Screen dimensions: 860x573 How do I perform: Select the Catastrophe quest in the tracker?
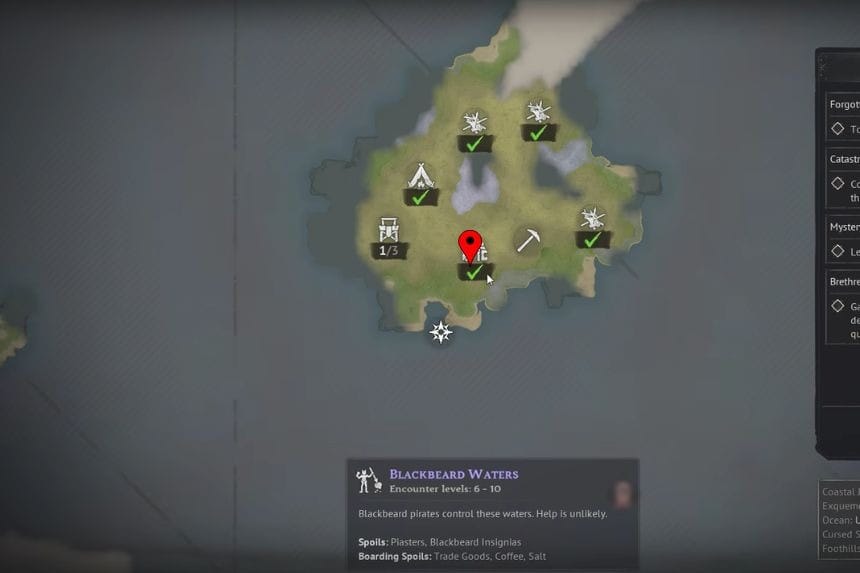click(x=843, y=159)
